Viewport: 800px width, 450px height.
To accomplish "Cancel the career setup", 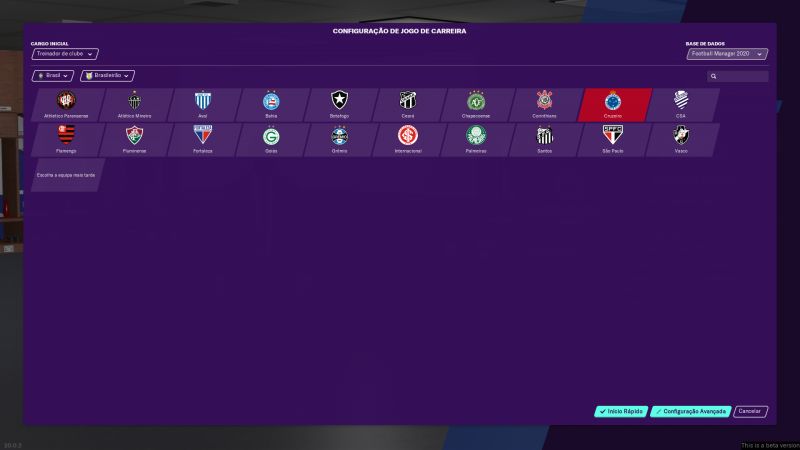I will tap(751, 411).
